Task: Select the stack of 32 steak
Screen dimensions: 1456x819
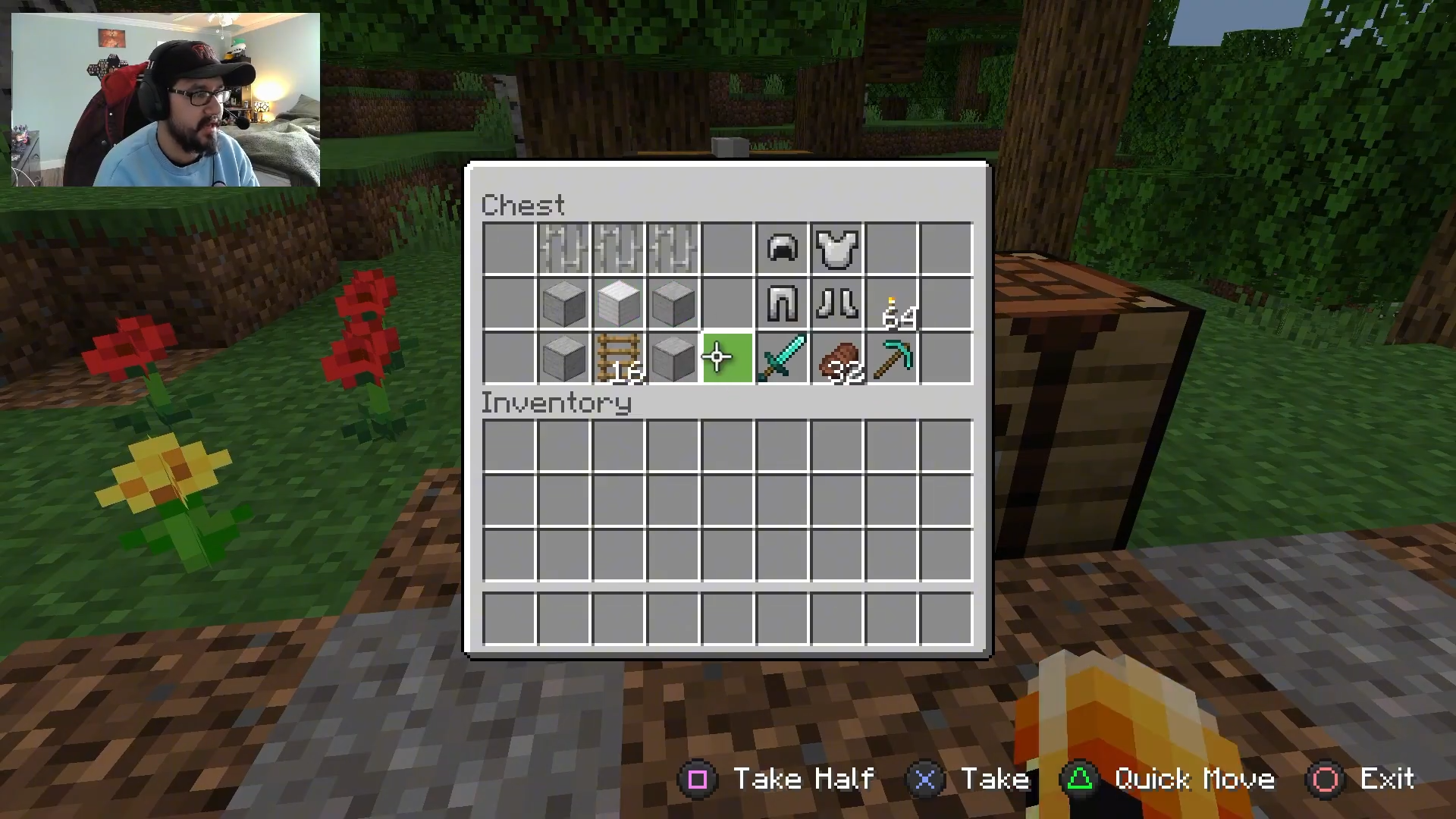Action: [x=837, y=358]
